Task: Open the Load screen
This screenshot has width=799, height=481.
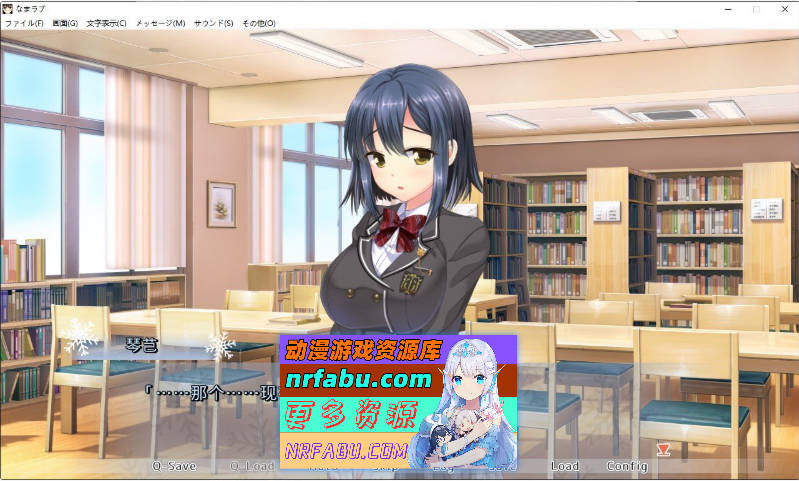Action: 564,466
